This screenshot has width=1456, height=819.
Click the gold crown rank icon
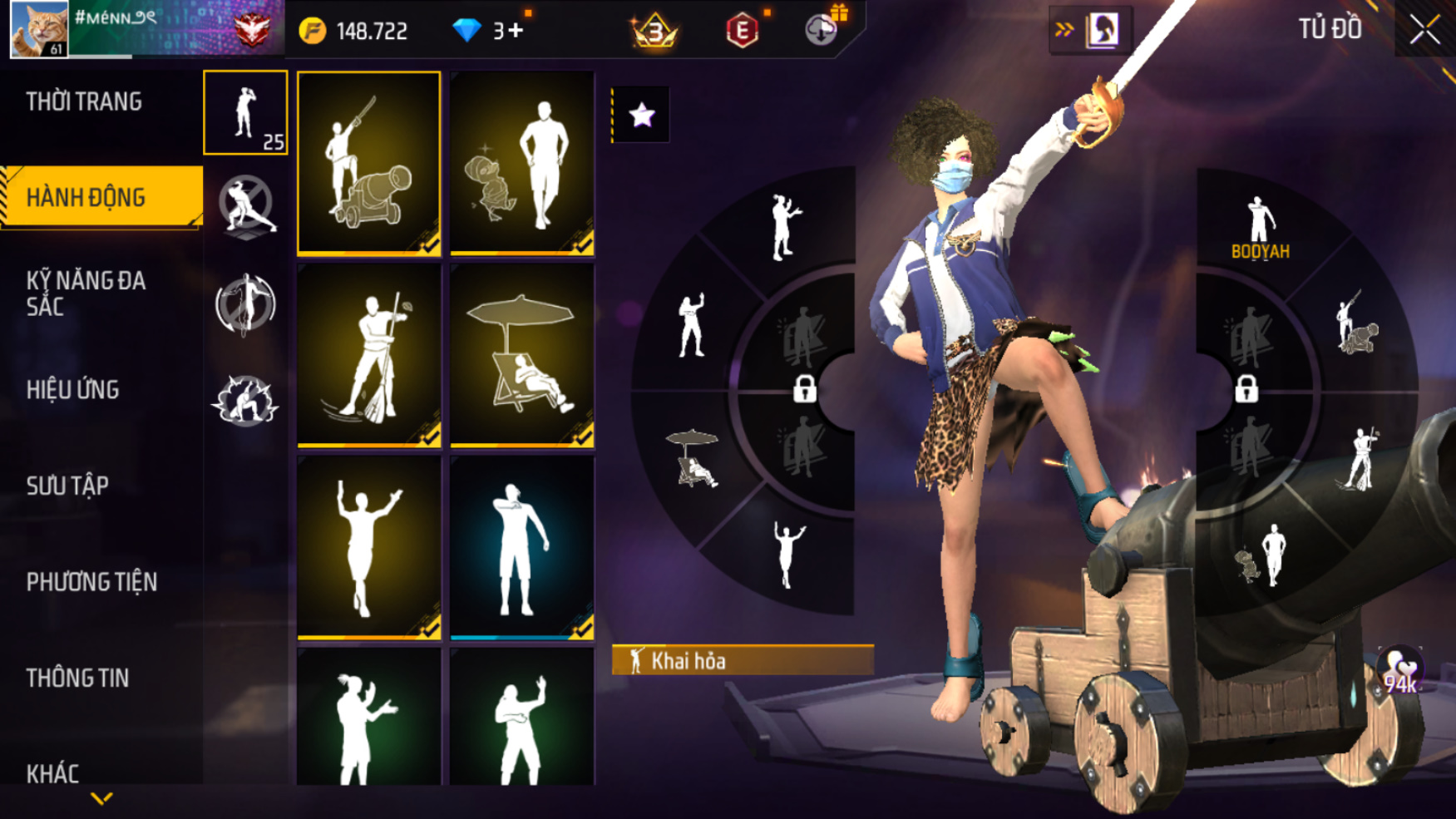click(655, 31)
